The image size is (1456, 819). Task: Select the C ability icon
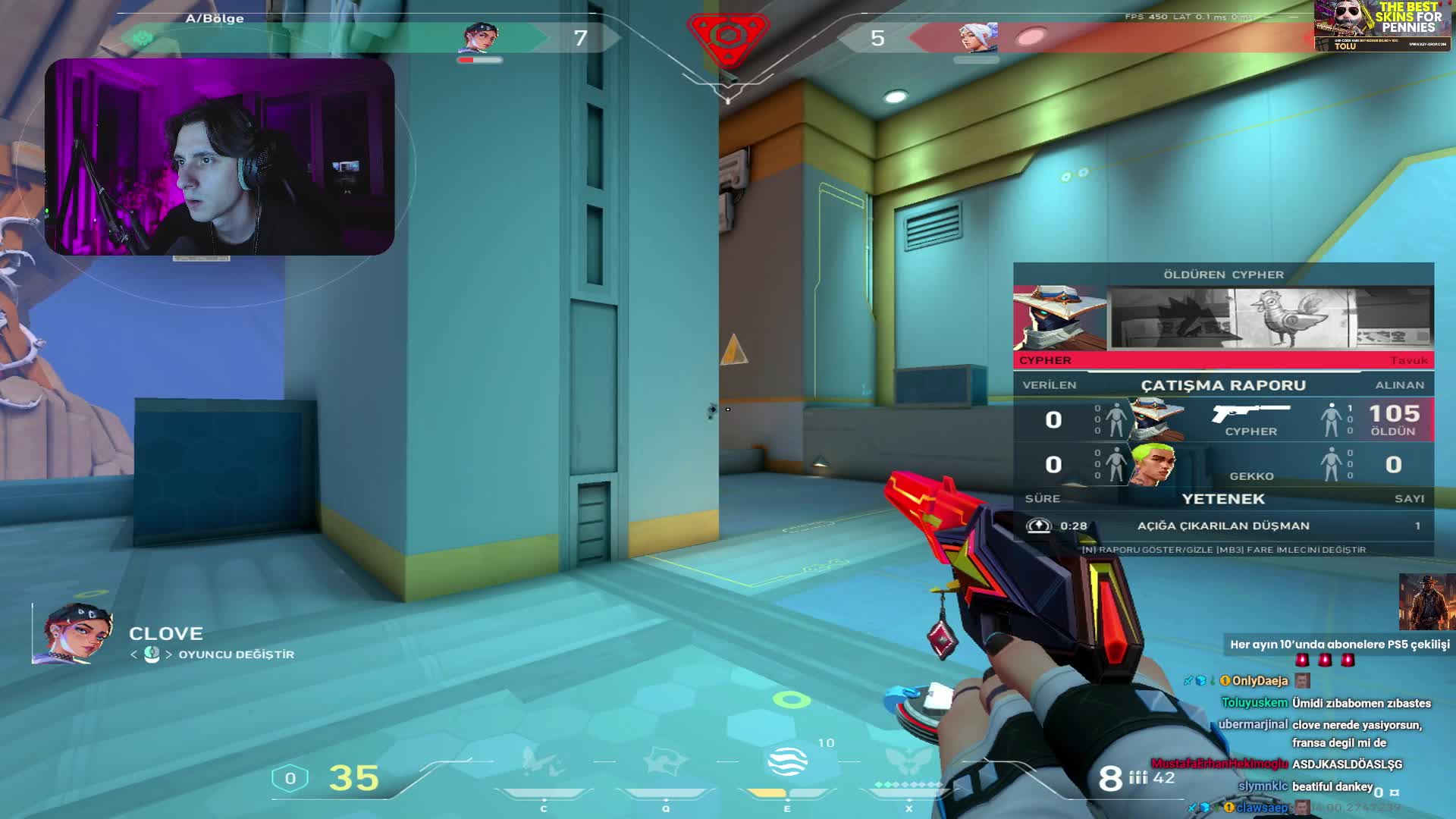(x=543, y=761)
